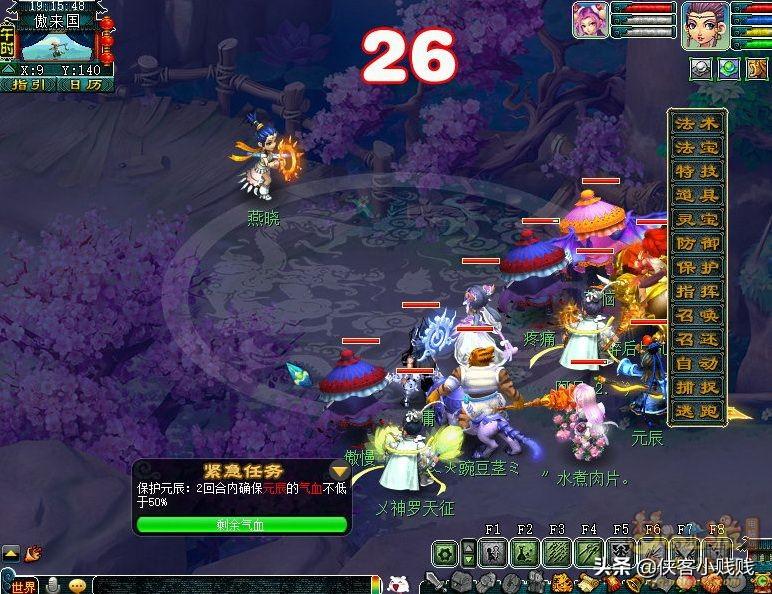Choose the 防御 defend command
The width and height of the screenshot is (772, 594).
pyautogui.click(x=696, y=243)
